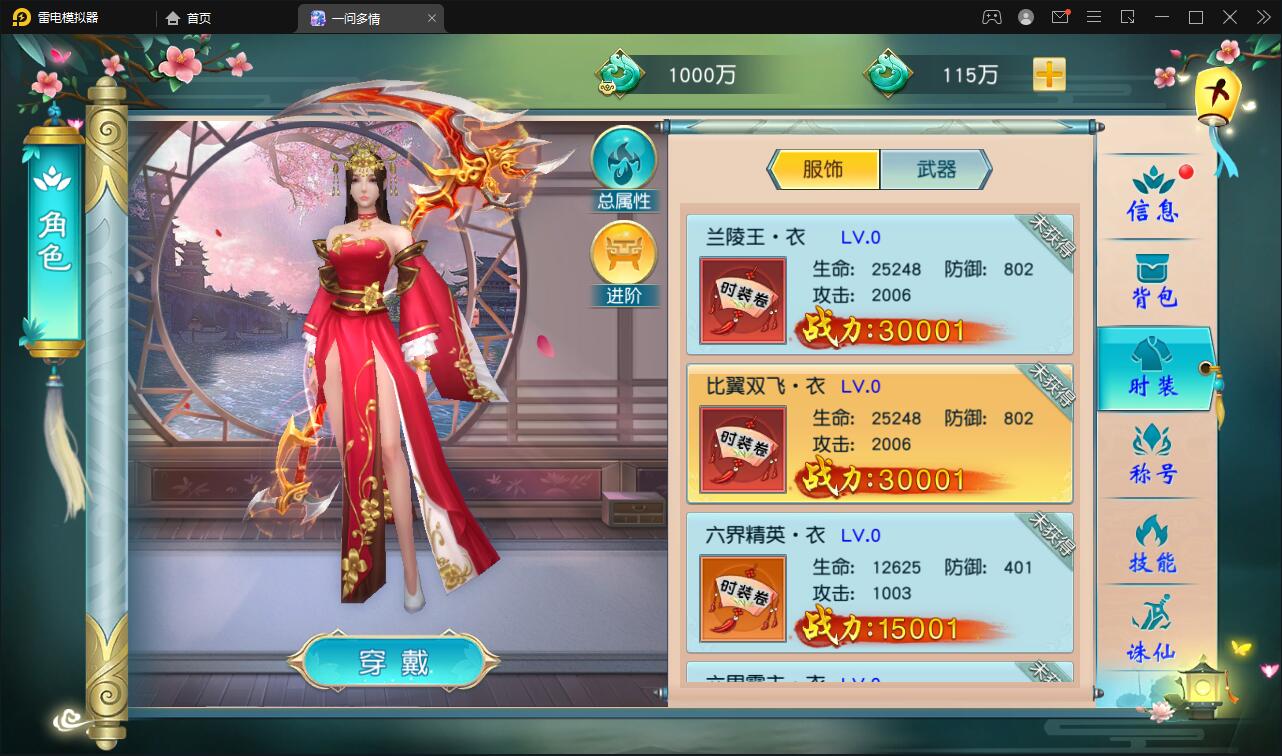The height and width of the screenshot is (756, 1282).
Task: Open the 角色 character scroll on the left
Action: [57, 240]
